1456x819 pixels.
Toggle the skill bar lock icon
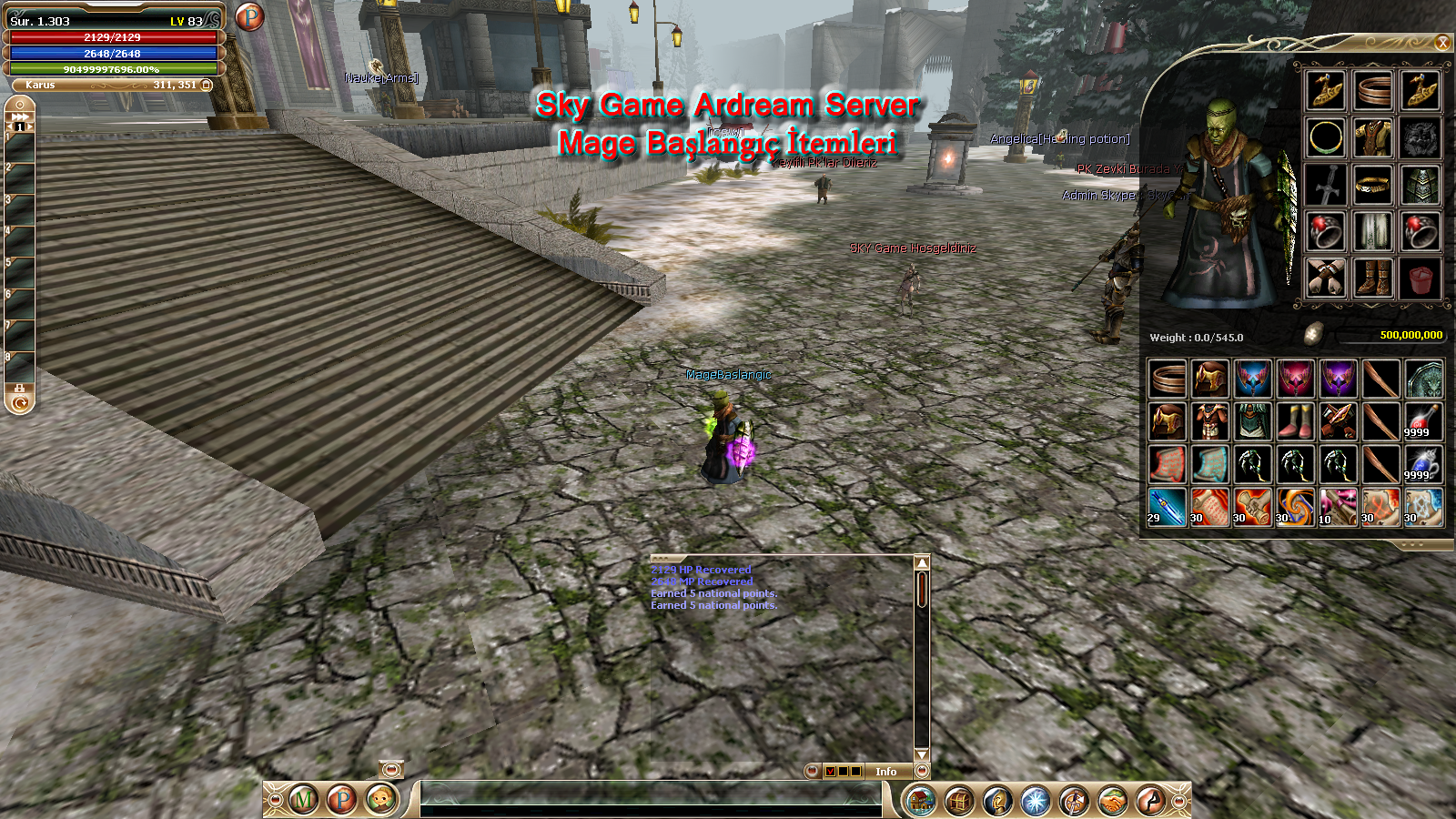[x=19, y=388]
